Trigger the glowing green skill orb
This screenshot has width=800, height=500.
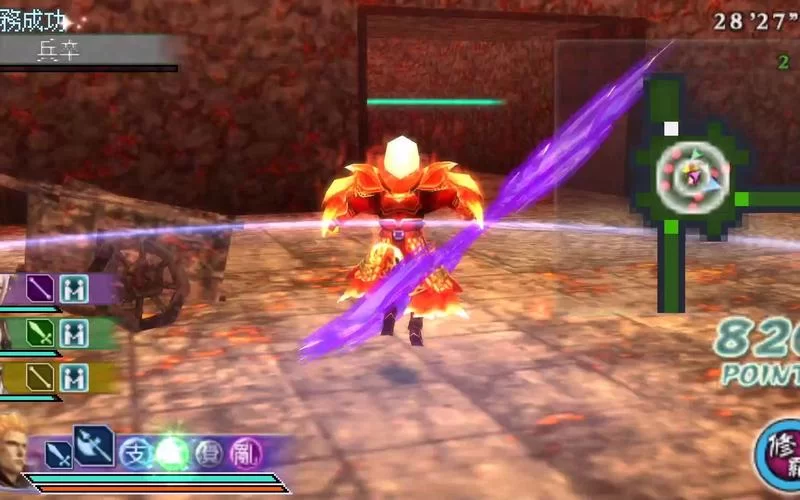[x=172, y=454]
